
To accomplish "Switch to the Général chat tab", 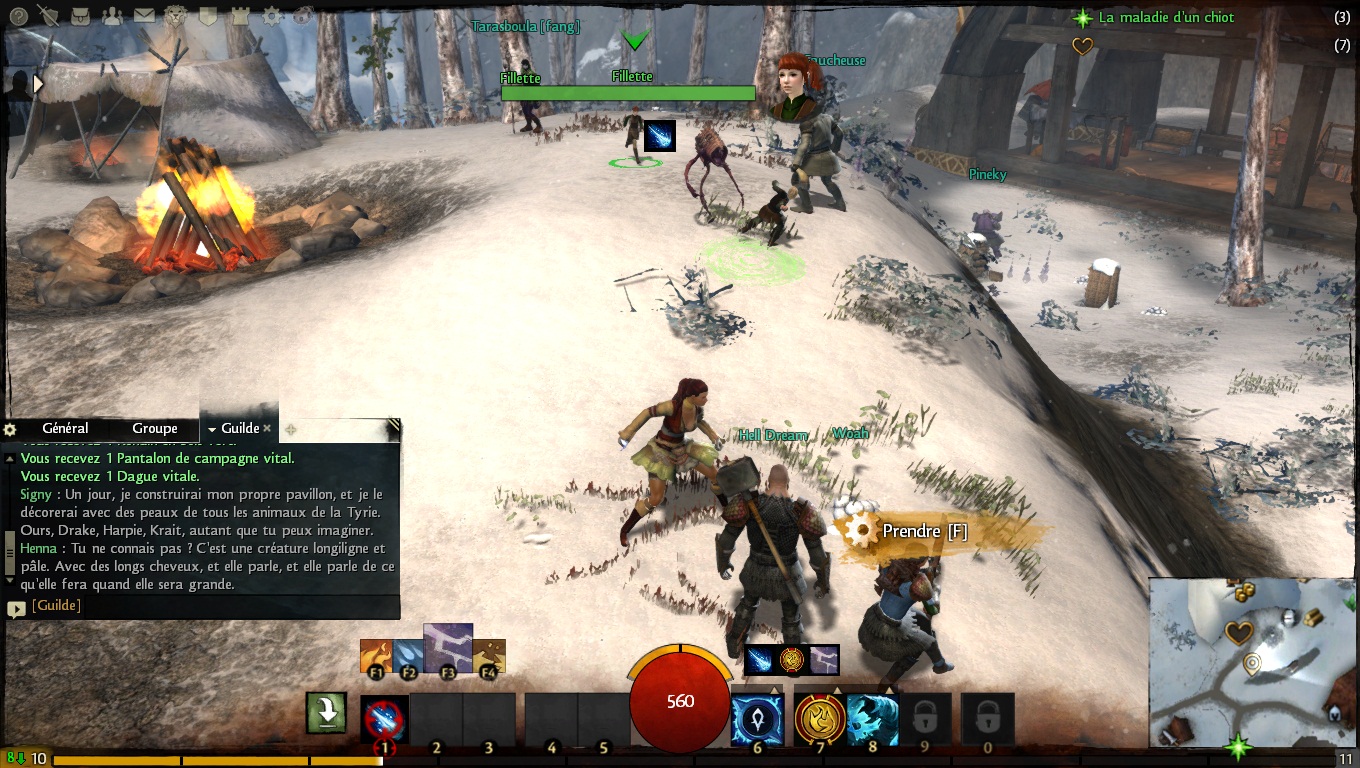I will (x=65, y=428).
